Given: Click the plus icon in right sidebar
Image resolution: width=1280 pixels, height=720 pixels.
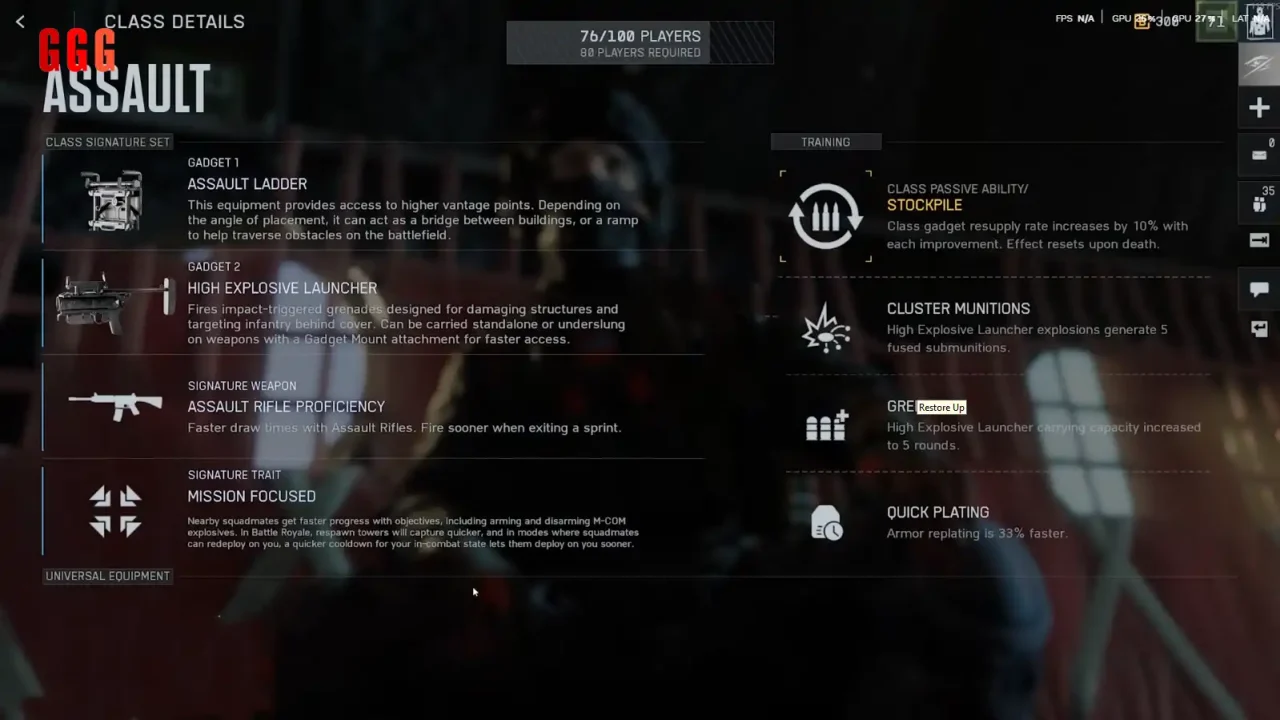Looking at the screenshot, I should [1259, 107].
